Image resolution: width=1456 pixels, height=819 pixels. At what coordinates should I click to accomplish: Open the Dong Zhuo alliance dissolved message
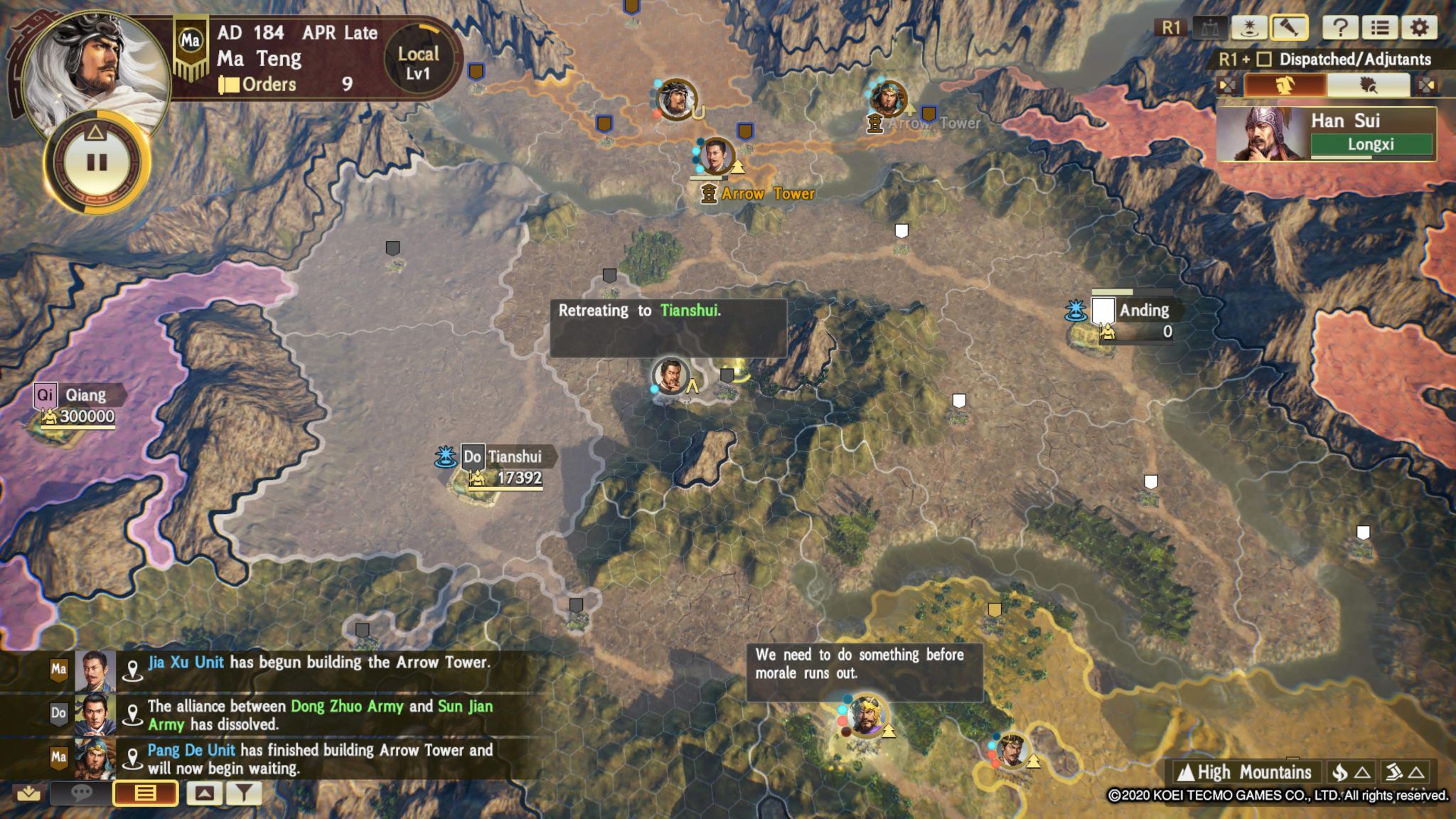320,715
